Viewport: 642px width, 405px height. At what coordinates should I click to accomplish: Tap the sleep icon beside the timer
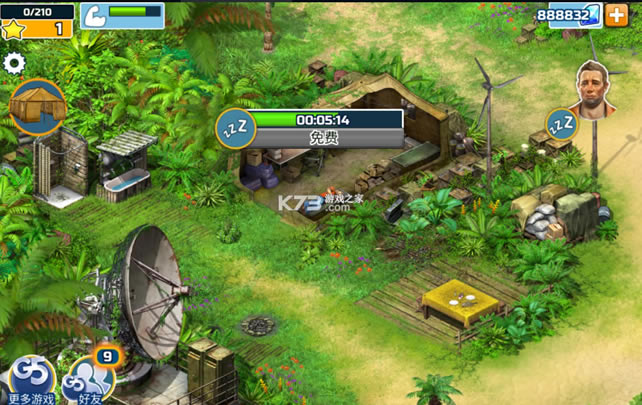click(234, 128)
